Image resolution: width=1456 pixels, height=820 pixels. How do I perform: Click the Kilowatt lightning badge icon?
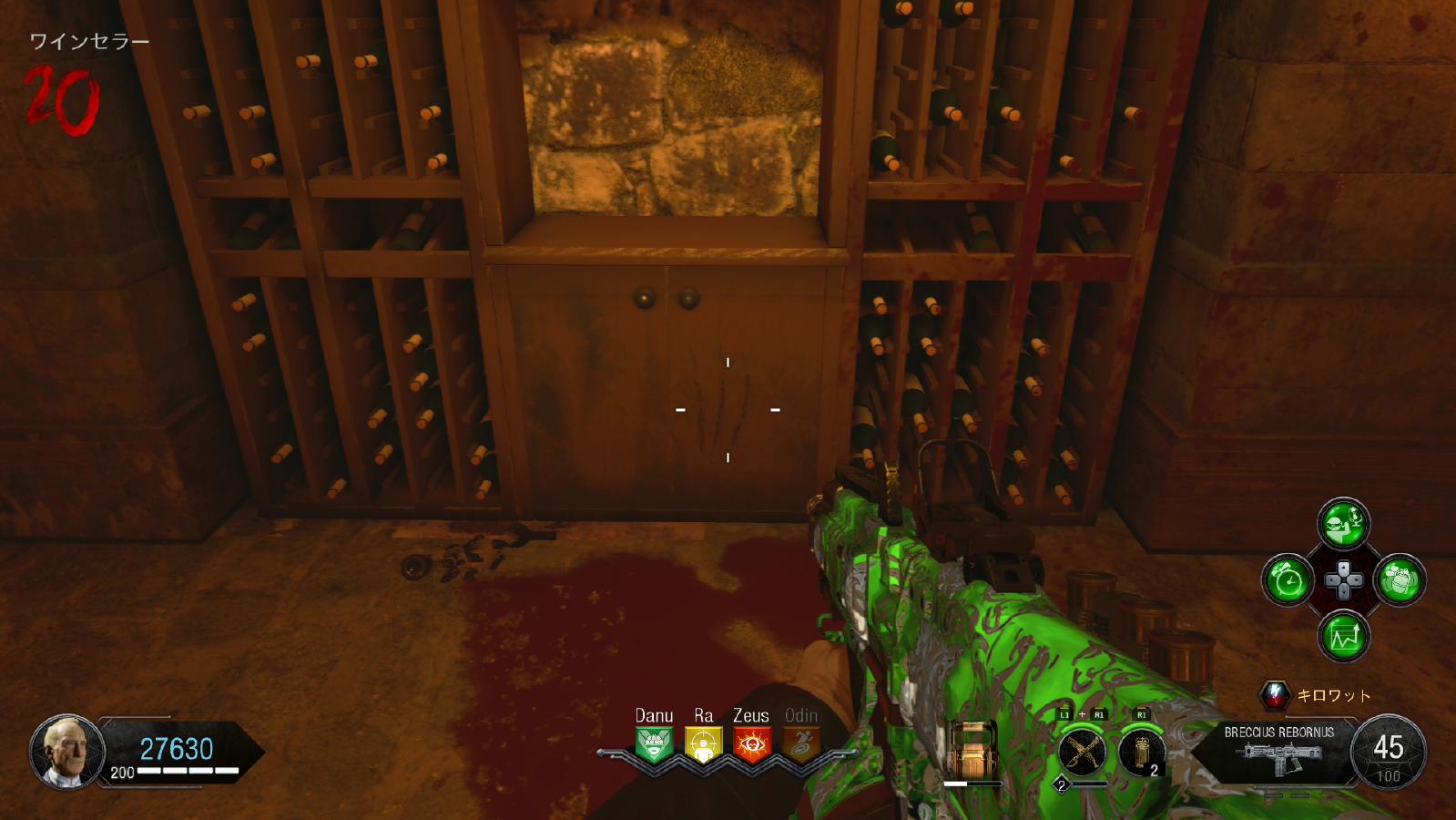1275,696
